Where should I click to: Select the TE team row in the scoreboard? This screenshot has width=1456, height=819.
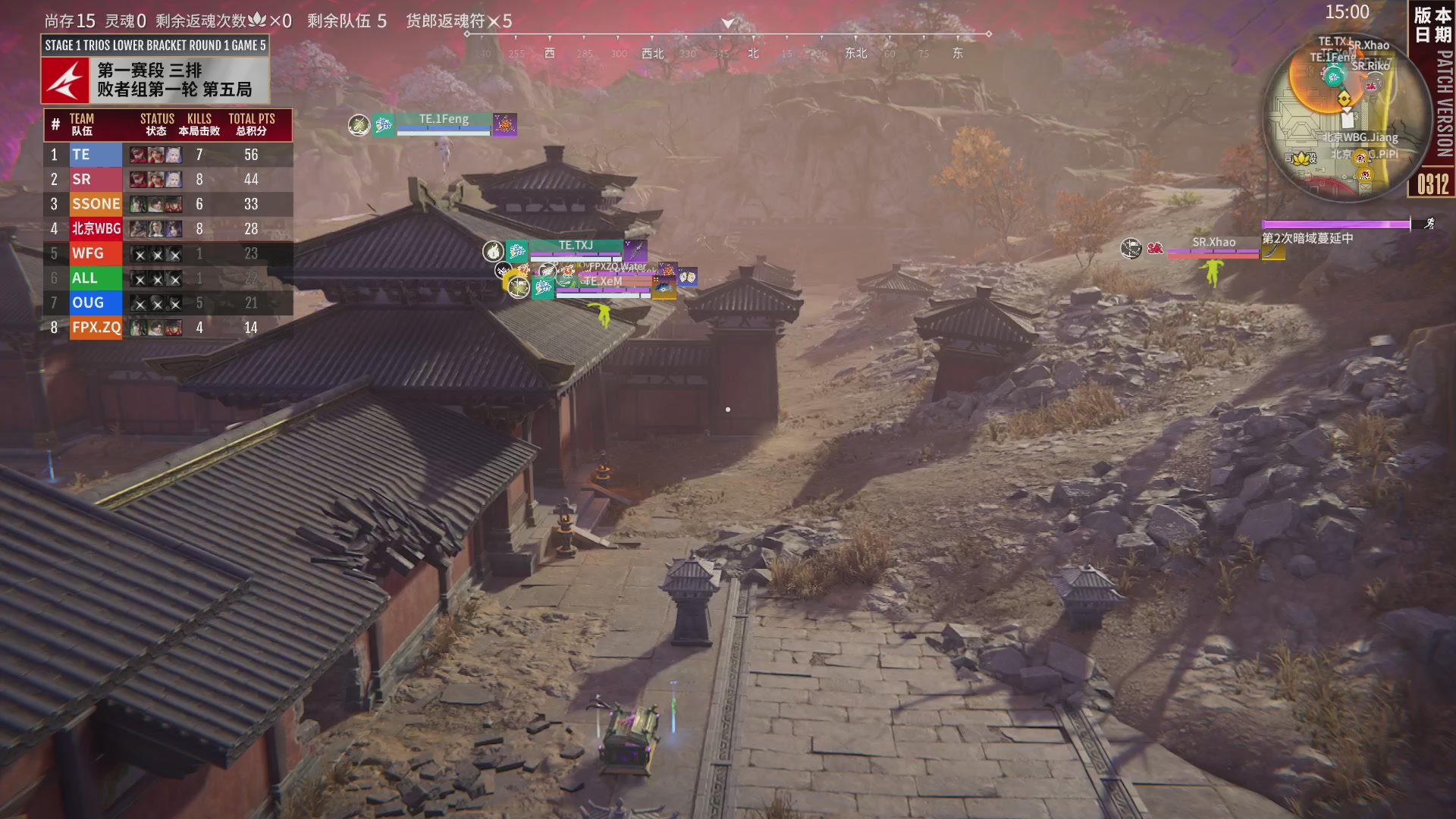click(168, 155)
